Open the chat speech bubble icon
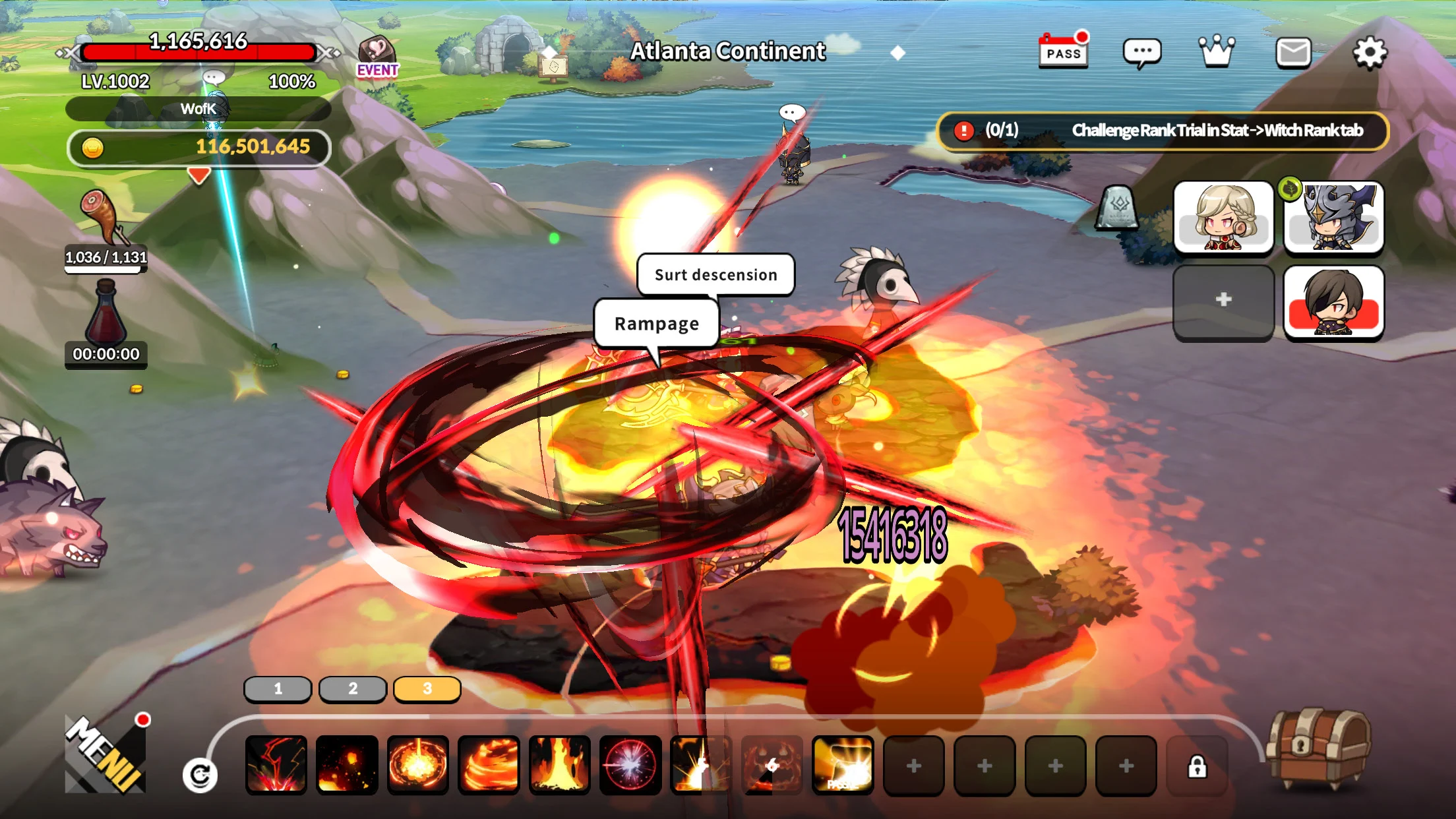This screenshot has height=819, width=1456. (1141, 53)
